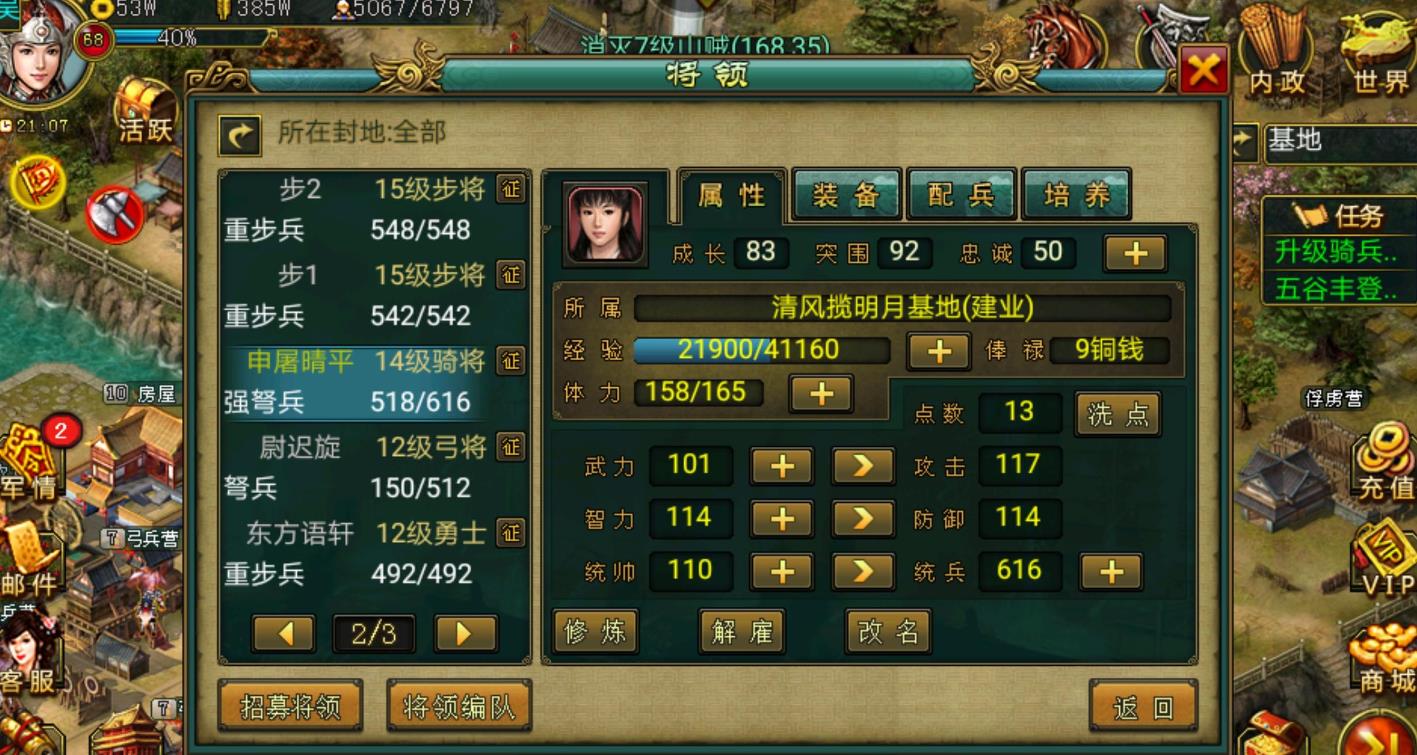Click the experience progress bar showing 21900/41160

click(760, 351)
